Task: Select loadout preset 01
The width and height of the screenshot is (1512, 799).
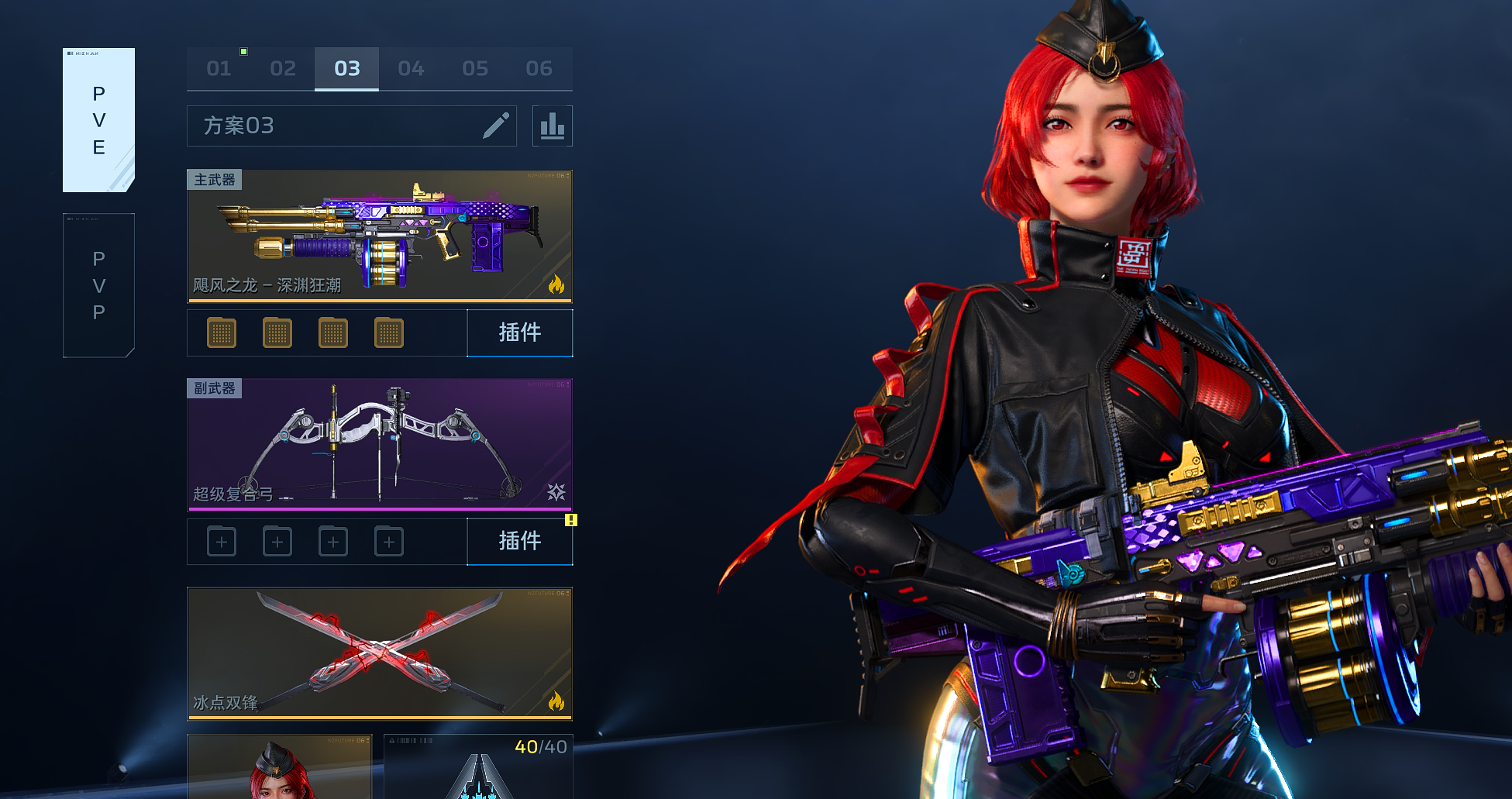Action: 219,69
